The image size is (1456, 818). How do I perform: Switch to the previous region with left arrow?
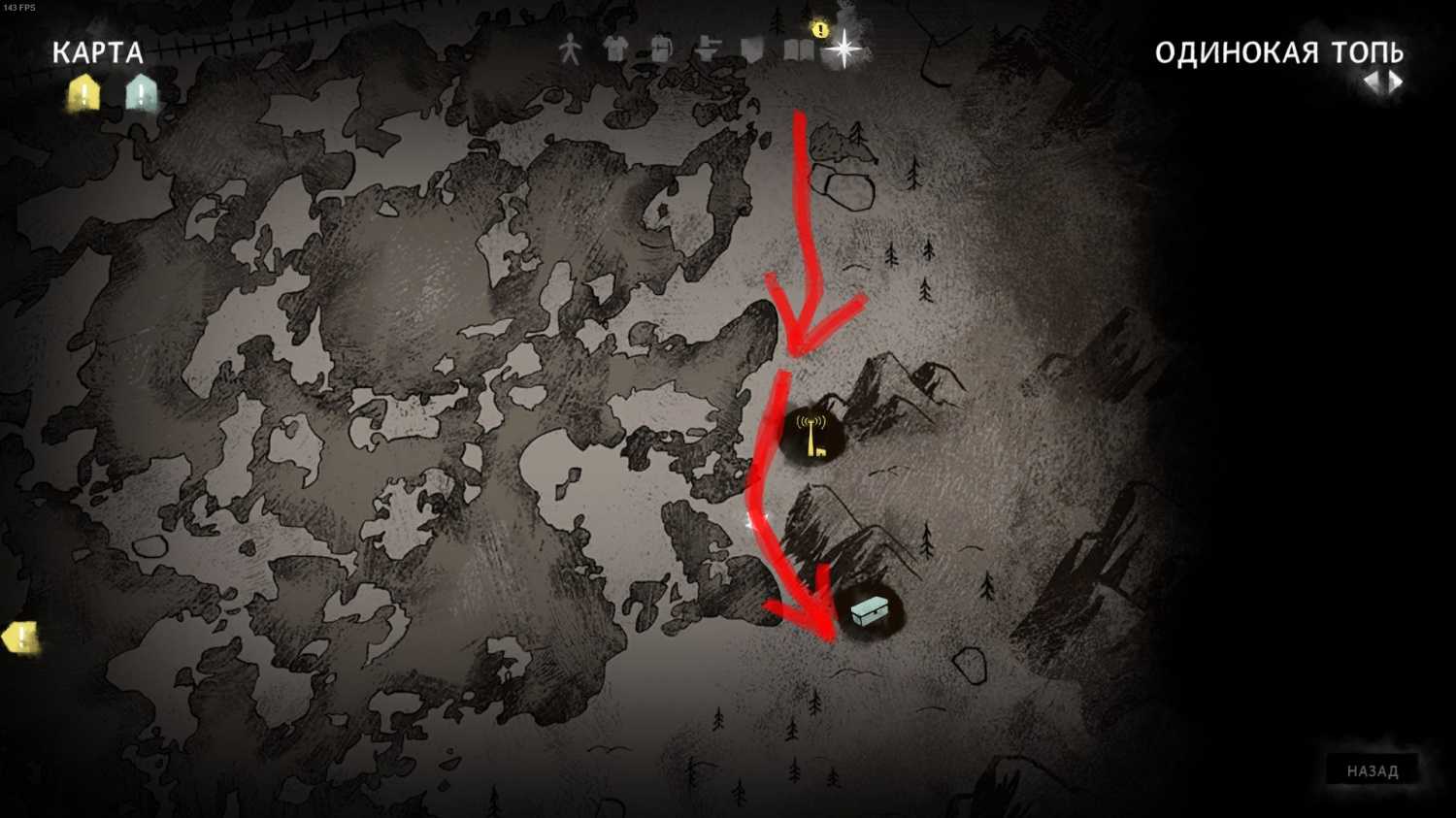pyautogui.click(x=1372, y=82)
